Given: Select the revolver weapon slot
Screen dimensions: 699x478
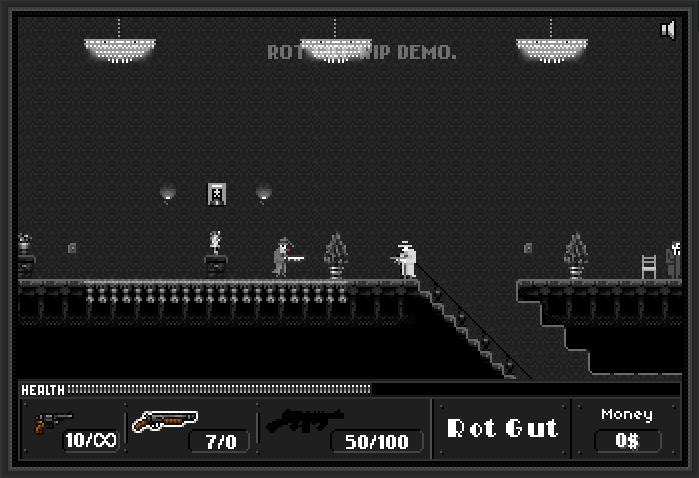Looking at the screenshot, I should 54,424.
